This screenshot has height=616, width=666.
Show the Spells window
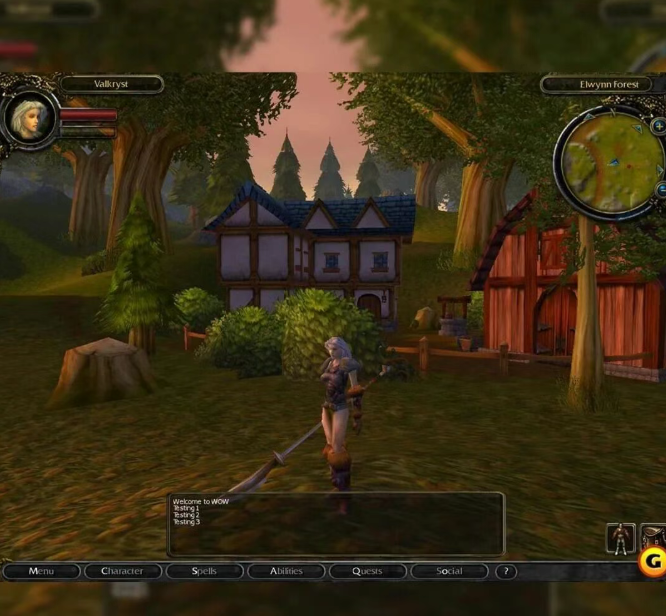coord(204,571)
